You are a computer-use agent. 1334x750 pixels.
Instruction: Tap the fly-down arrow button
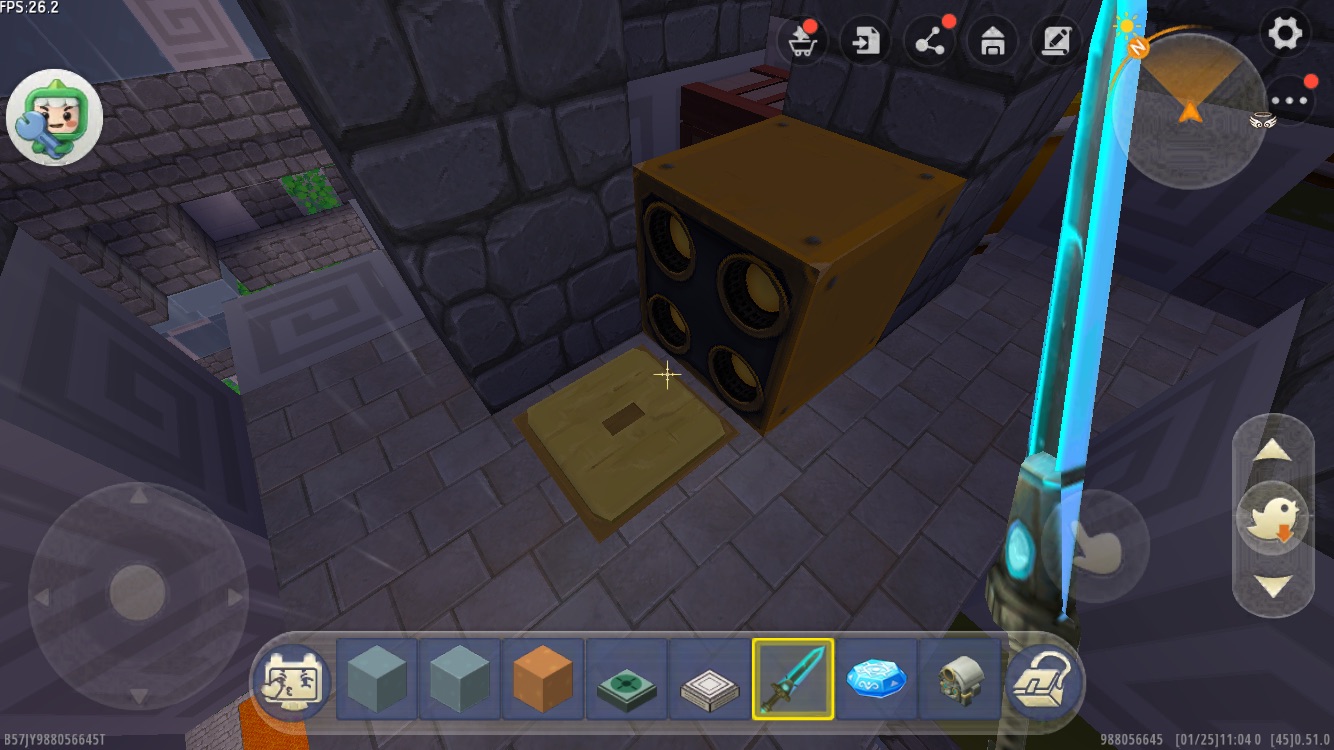[x=1273, y=587]
